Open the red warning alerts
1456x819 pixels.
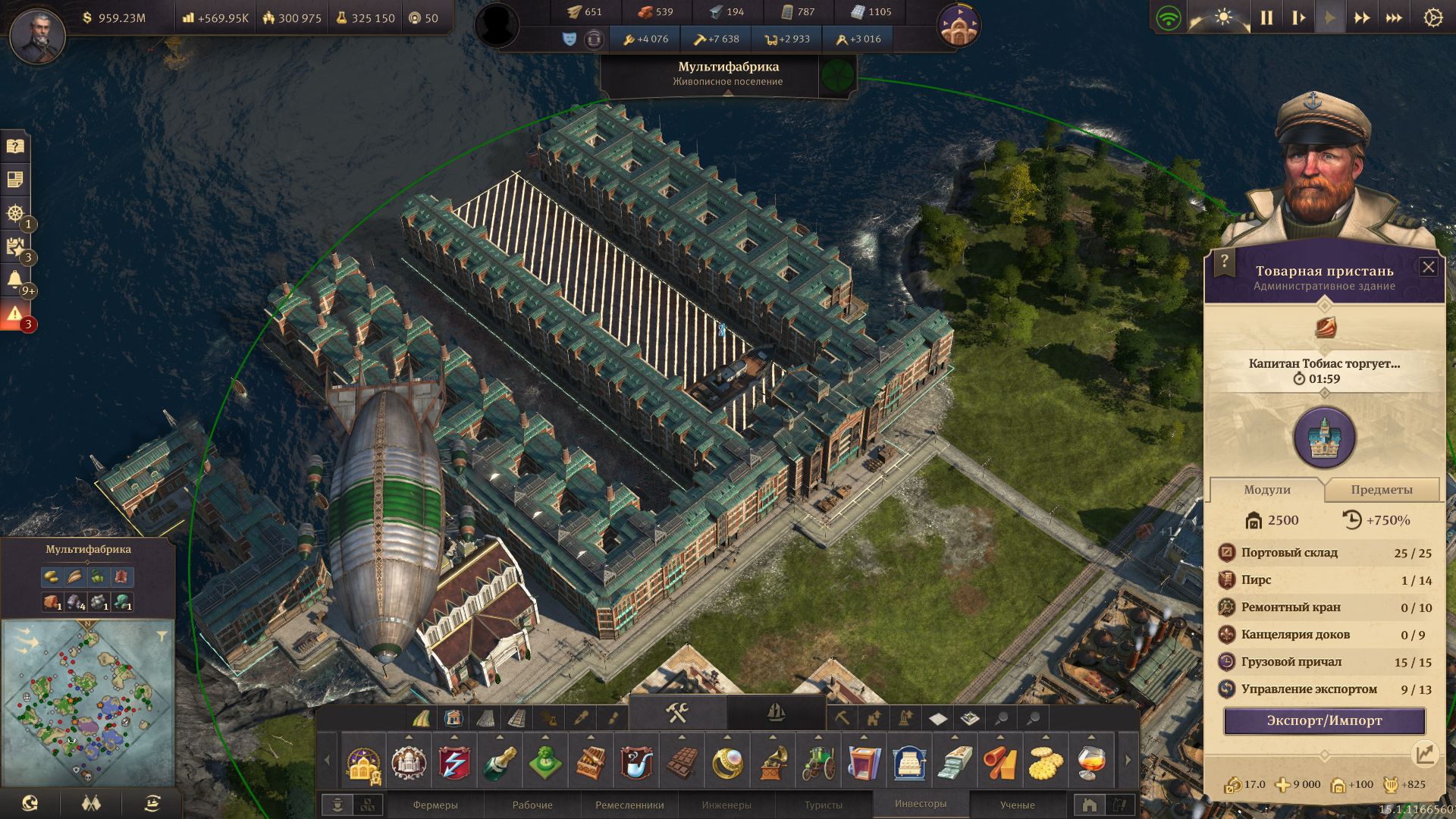(14, 313)
